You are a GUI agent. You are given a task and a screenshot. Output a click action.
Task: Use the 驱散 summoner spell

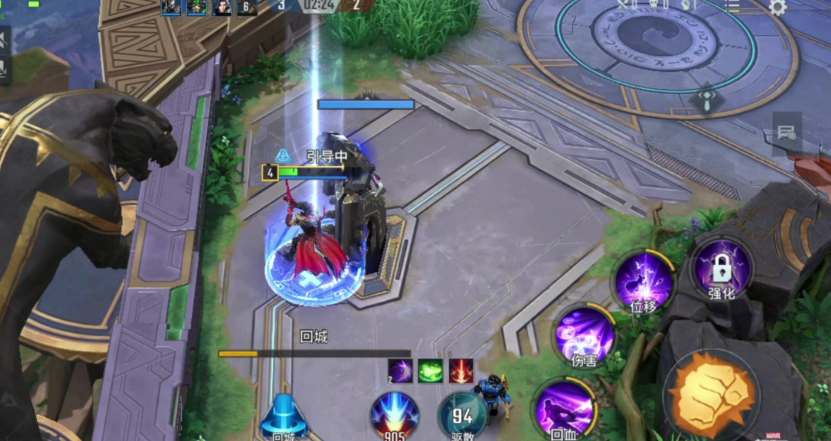point(463,414)
